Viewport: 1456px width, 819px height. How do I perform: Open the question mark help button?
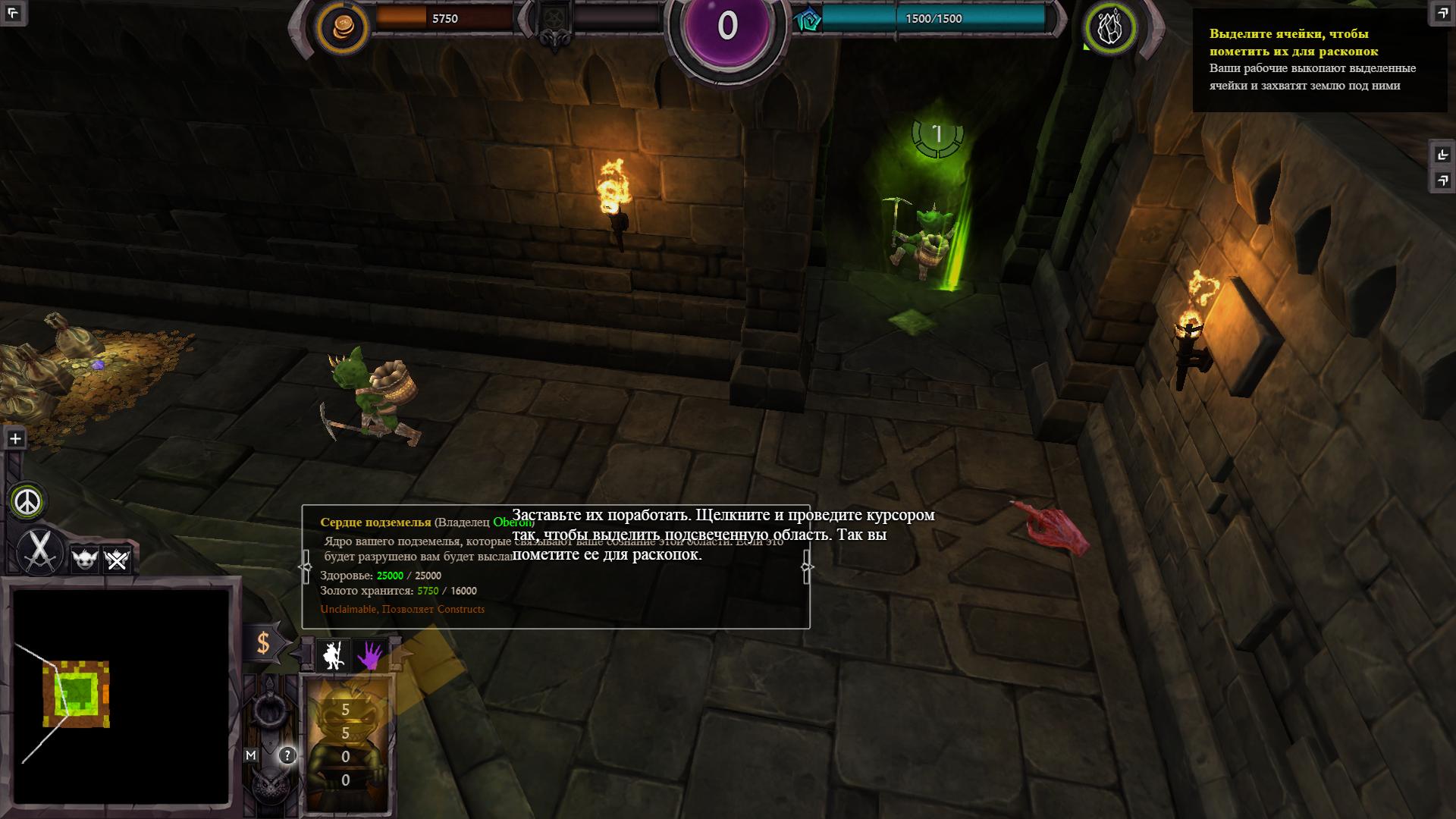coord(287,755)
